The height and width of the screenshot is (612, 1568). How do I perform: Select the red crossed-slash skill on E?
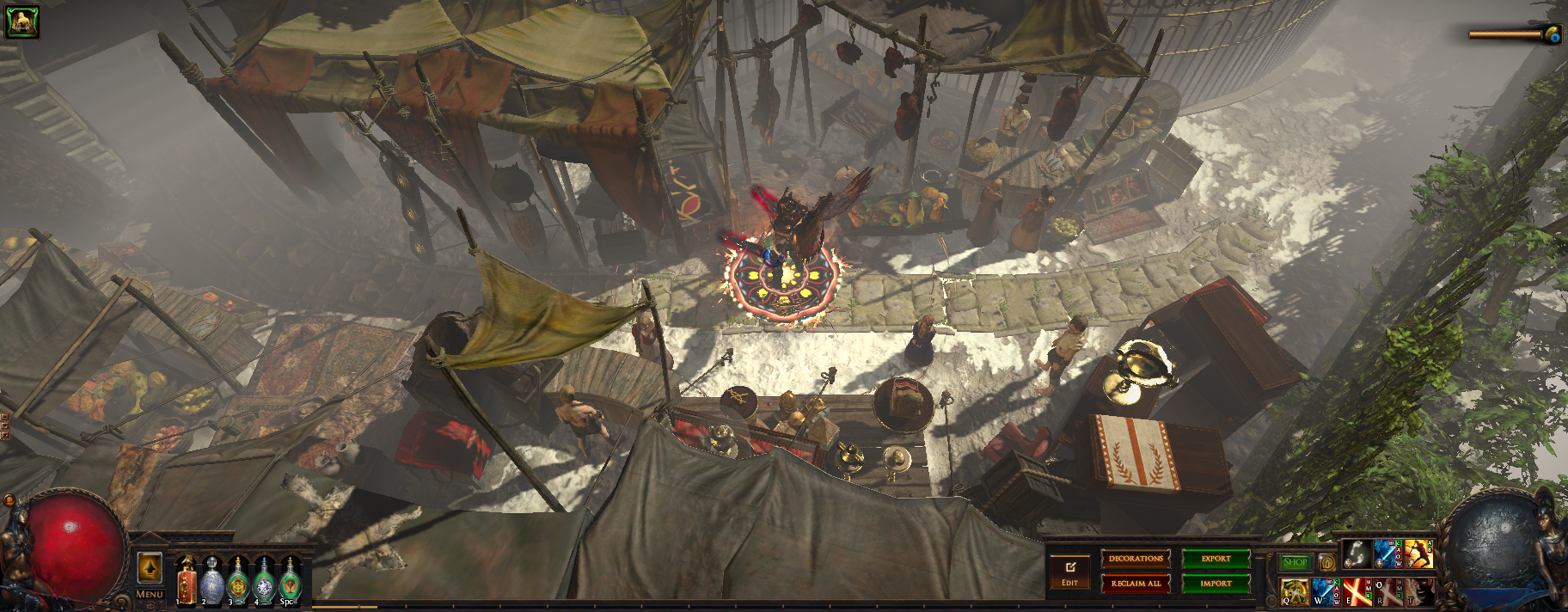1357,591
